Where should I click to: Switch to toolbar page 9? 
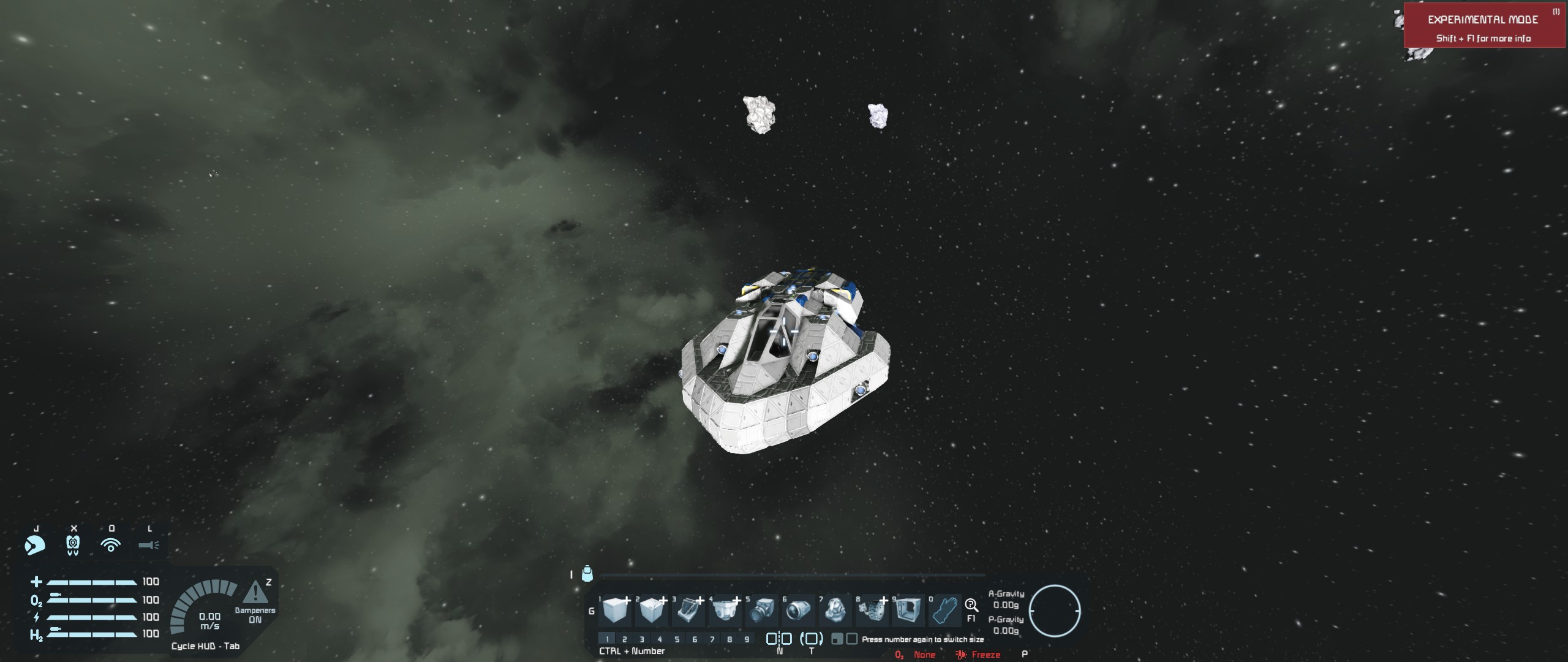(x=747, y=639)
